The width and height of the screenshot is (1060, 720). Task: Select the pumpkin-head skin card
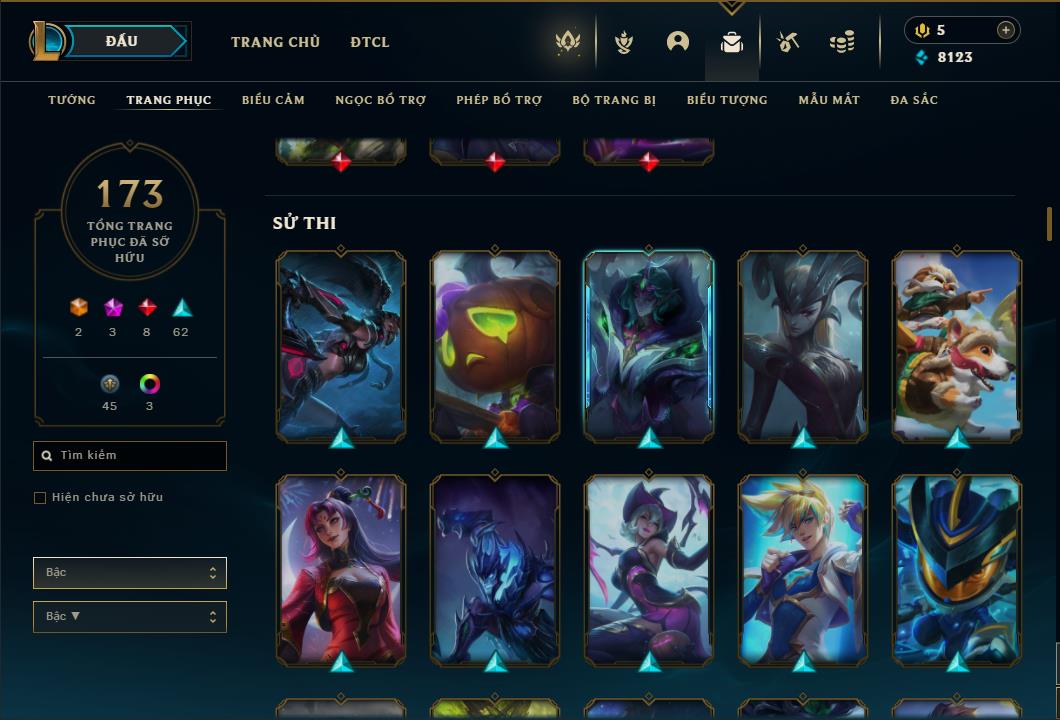click(495, 345)
